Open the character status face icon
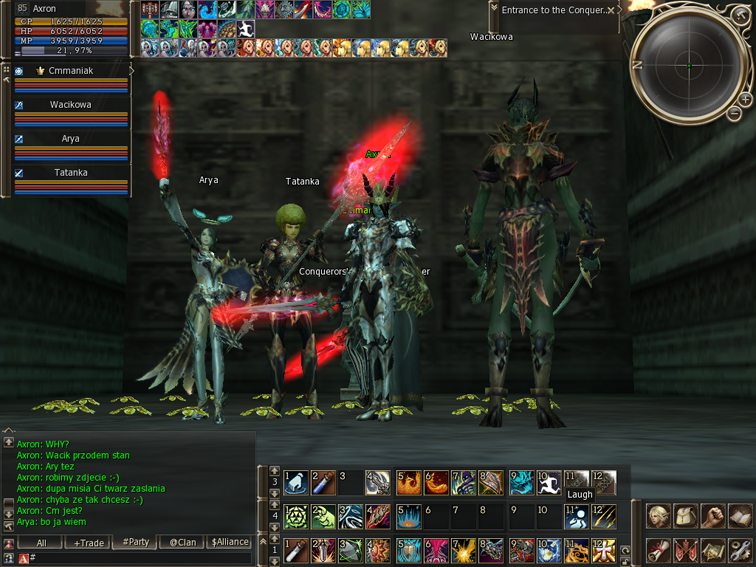The width and height of the screenshot is (756, 567). [658, 517]
